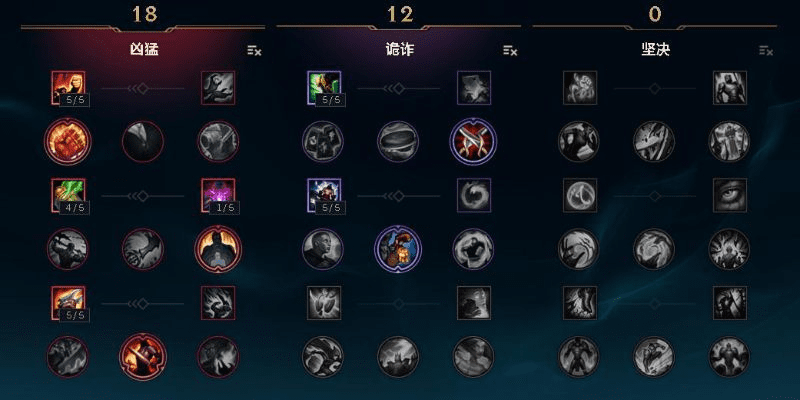Add a point to the 4/5 green mastery
800x400 pixels.
(x=67, y=194)
